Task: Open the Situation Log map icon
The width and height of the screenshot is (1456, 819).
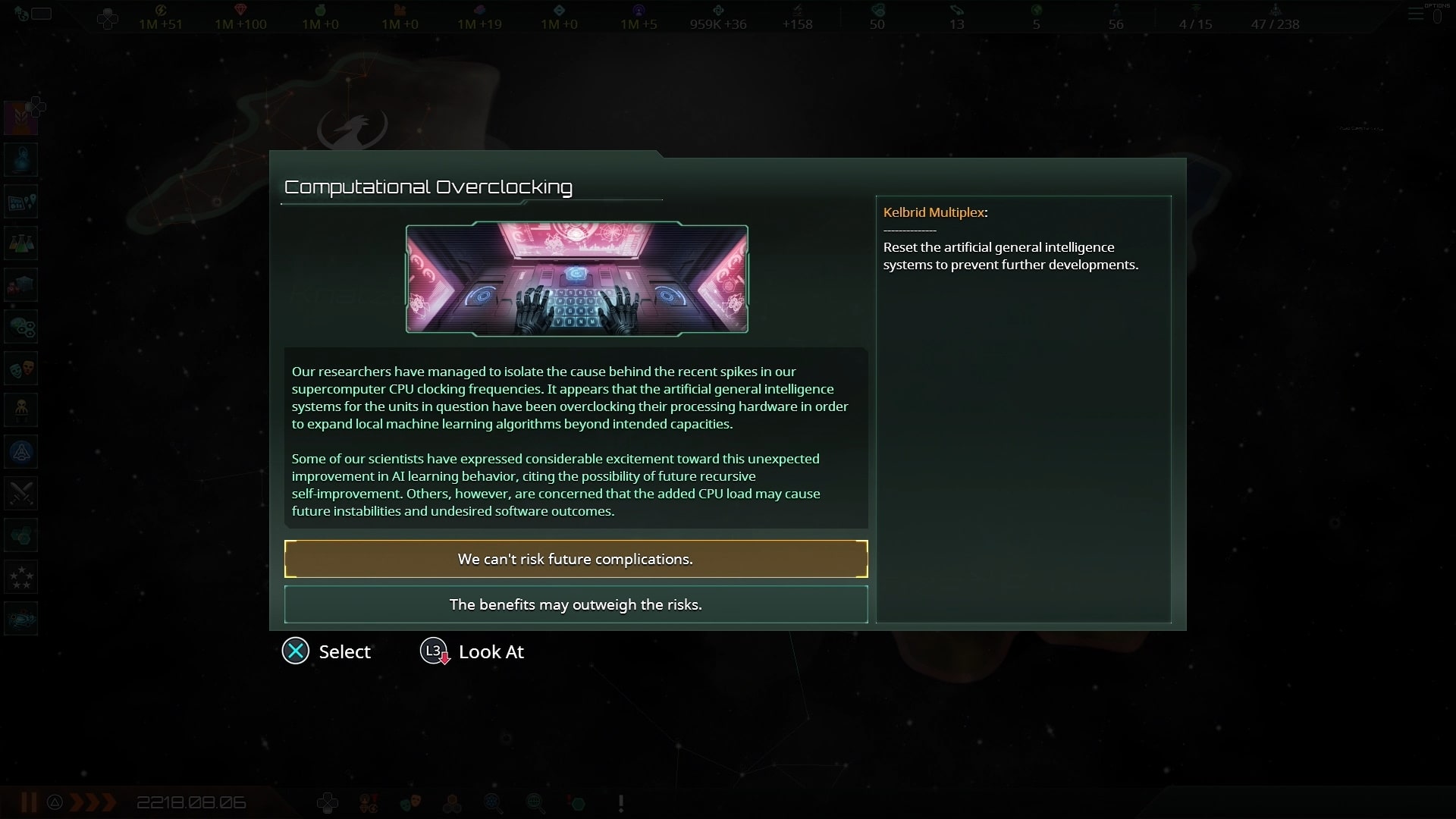Action: tap(20, 201)
